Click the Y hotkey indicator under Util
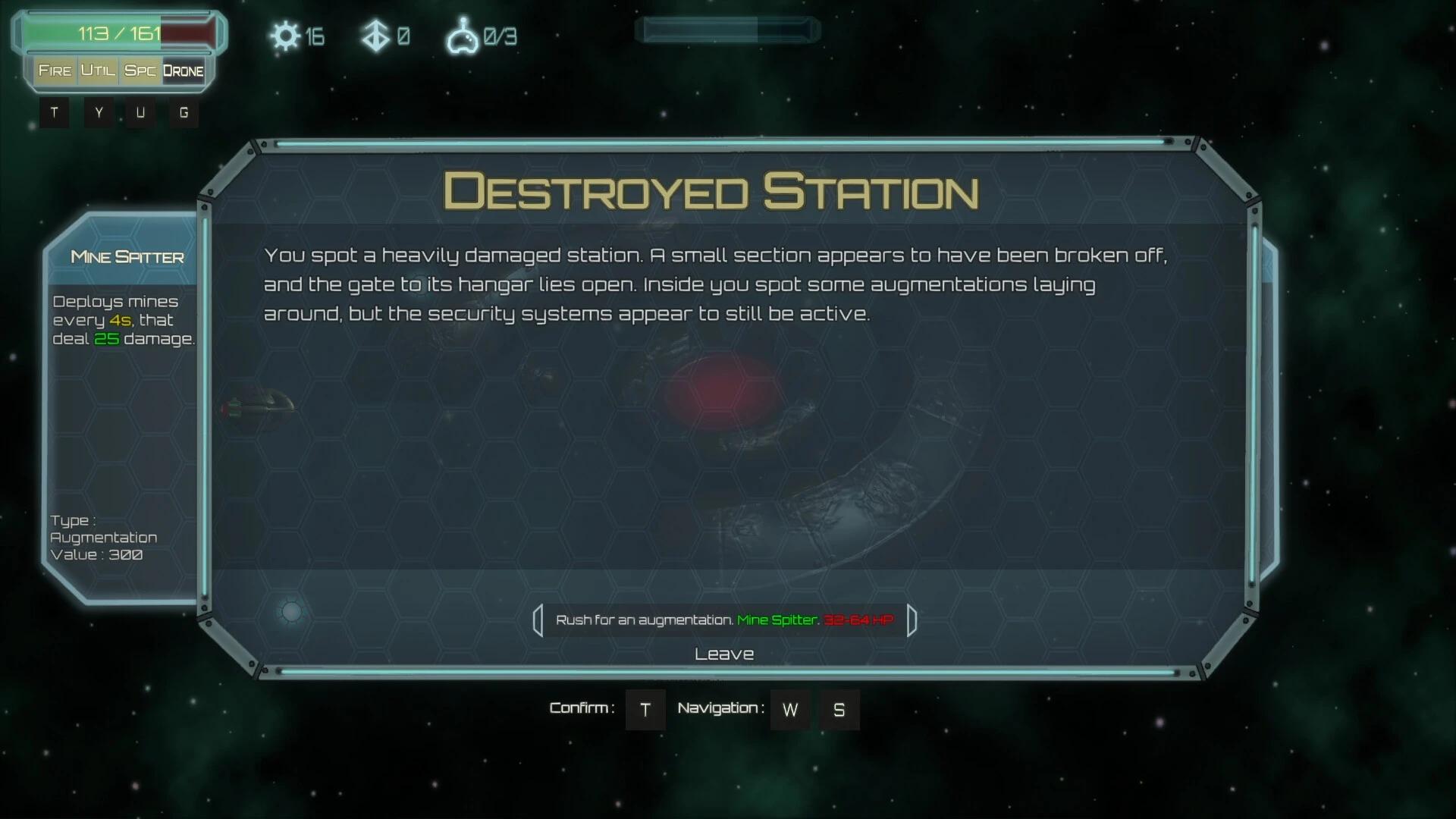This screenshot has height=819, width=1456. [x=97, y=112]
